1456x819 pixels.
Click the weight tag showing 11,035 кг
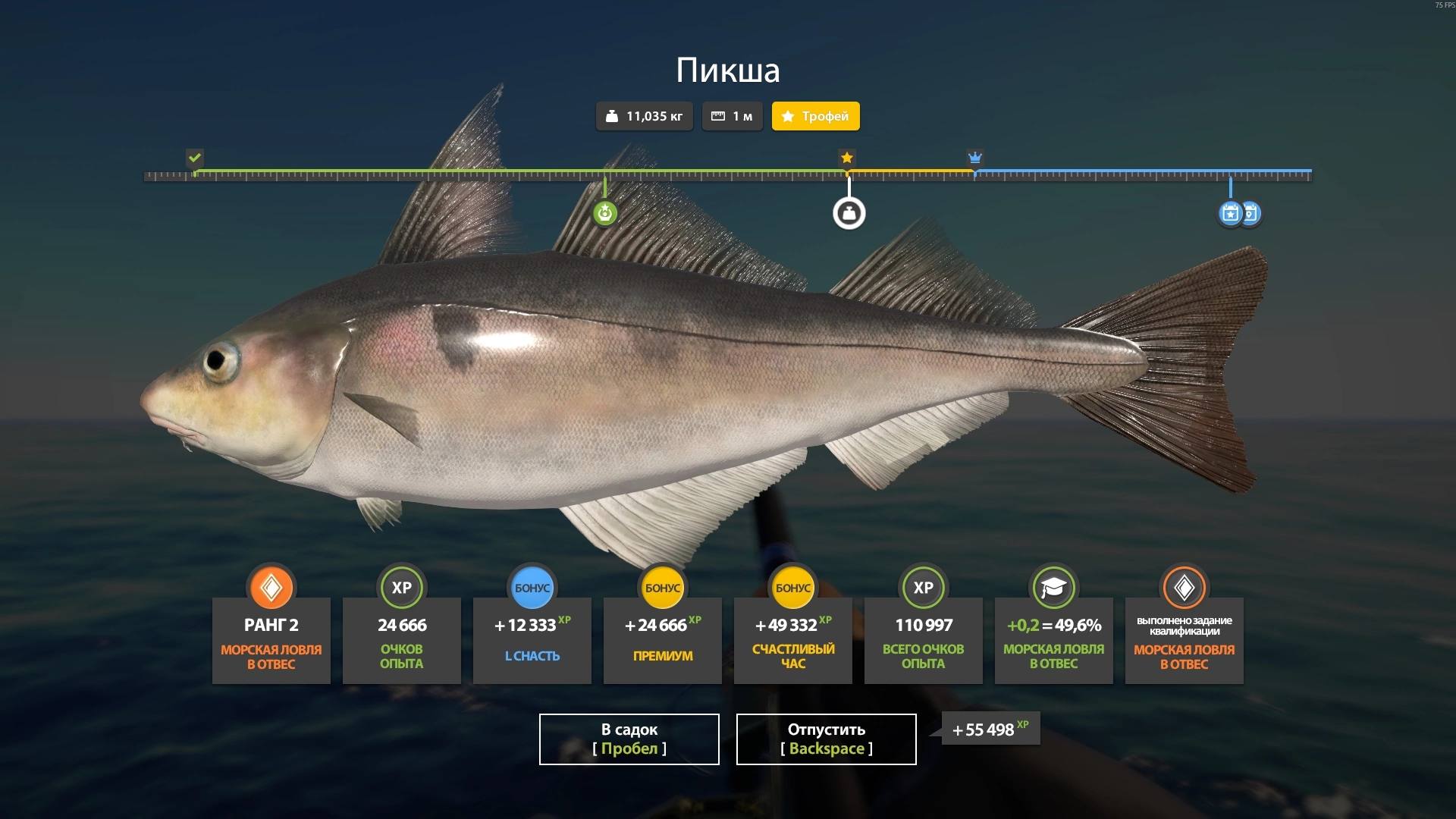tap(643, 116)
